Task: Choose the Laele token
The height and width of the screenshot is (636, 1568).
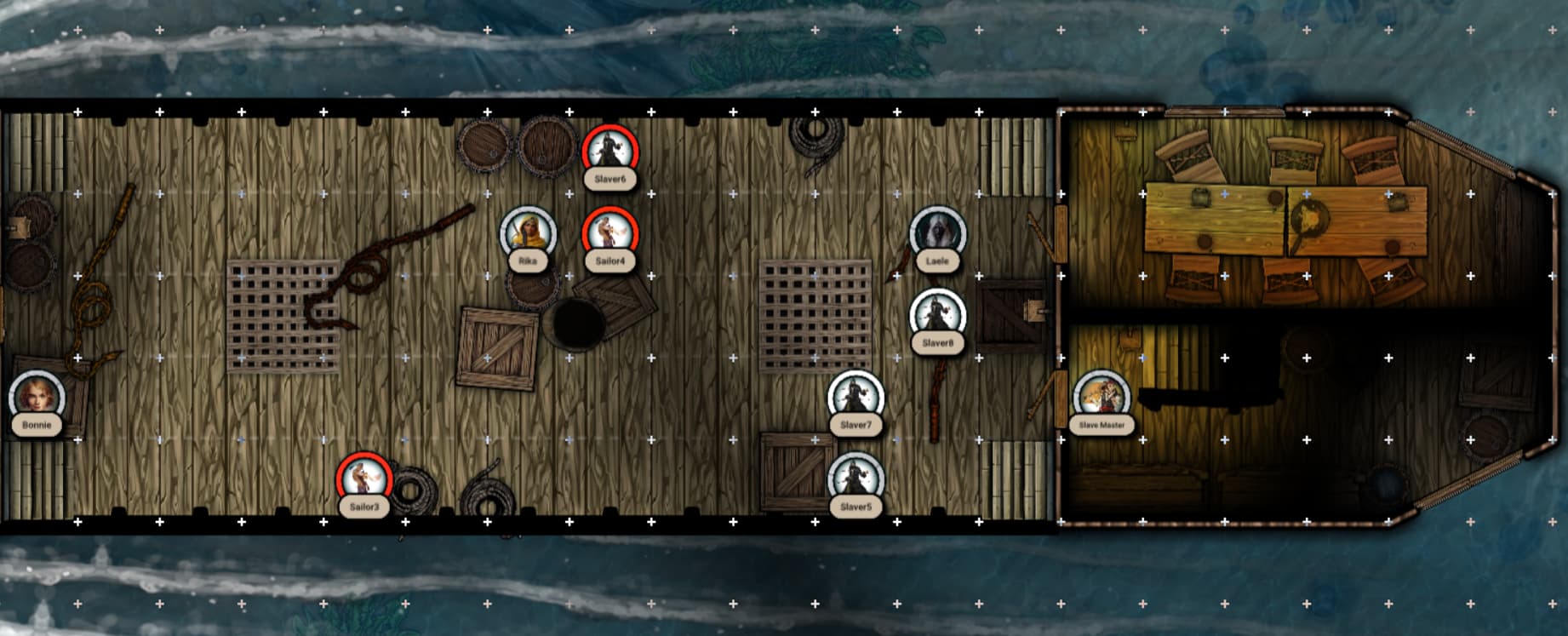Action: point(937,234)
